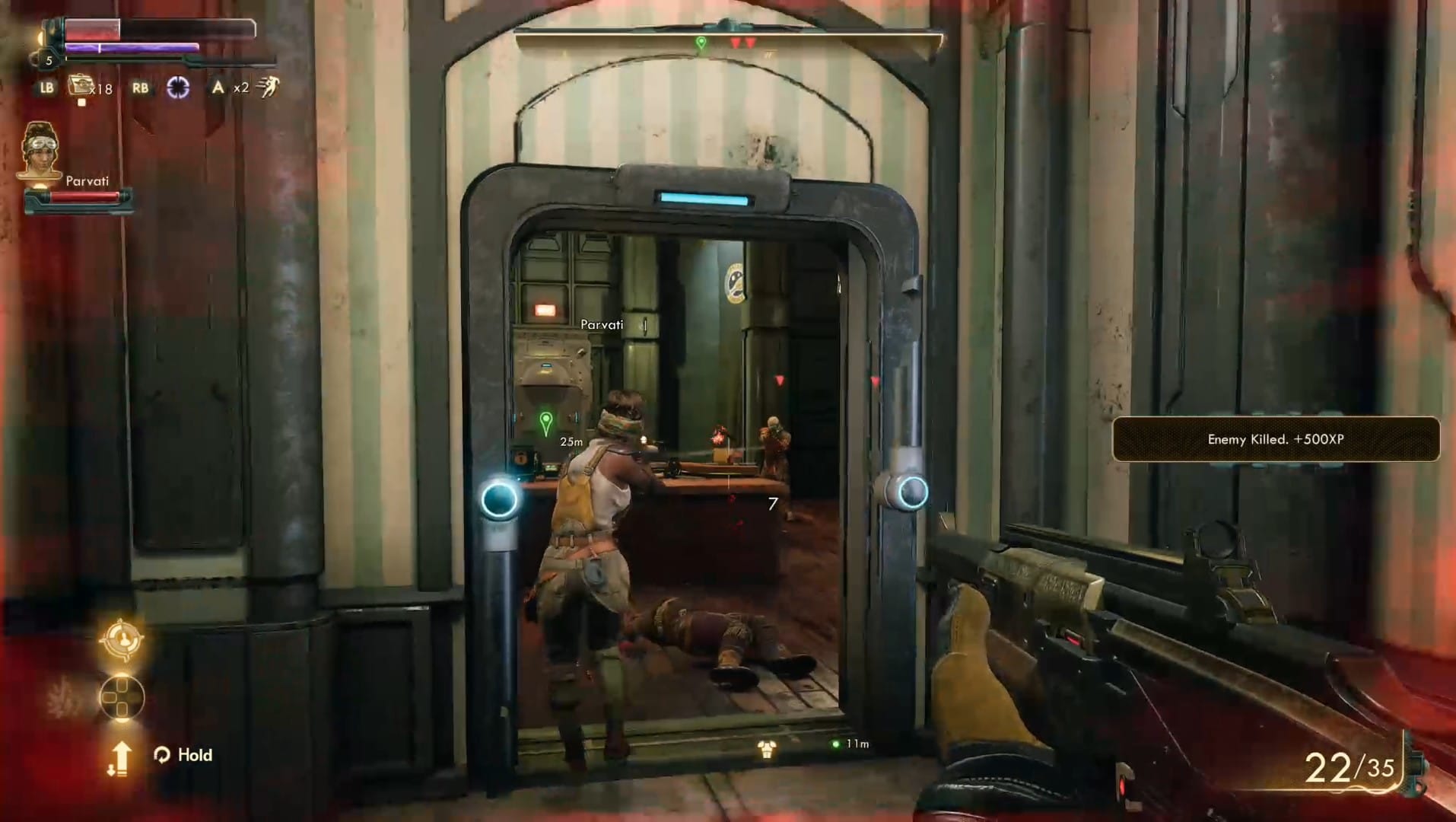Use the medical inhaler icon
The height and width of the screenshot is (822, 1456).
pyautogui.click(x=79, y=86)
